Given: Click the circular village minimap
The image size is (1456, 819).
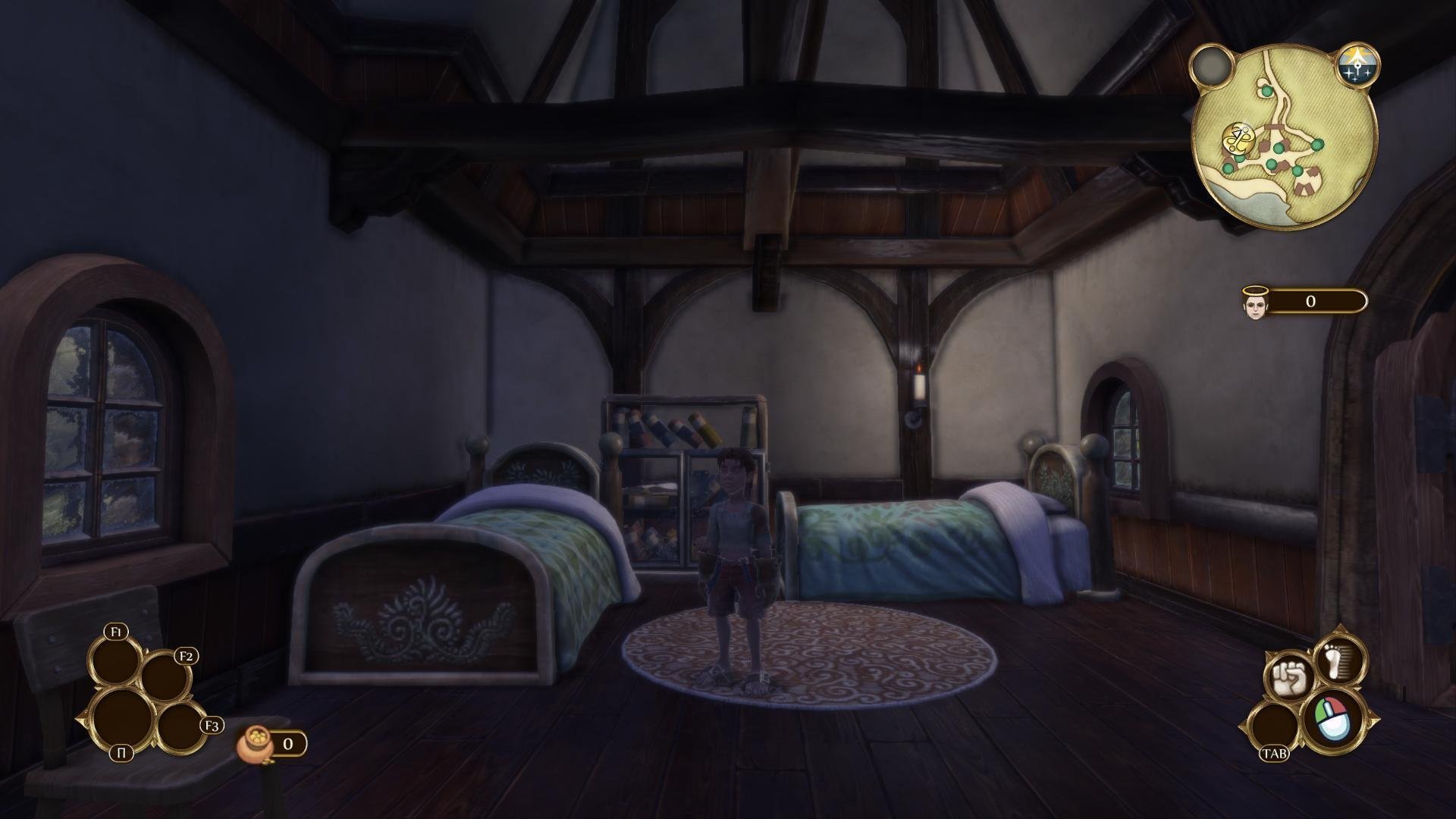Looking at the screenshot, I should click(1285, 136).
